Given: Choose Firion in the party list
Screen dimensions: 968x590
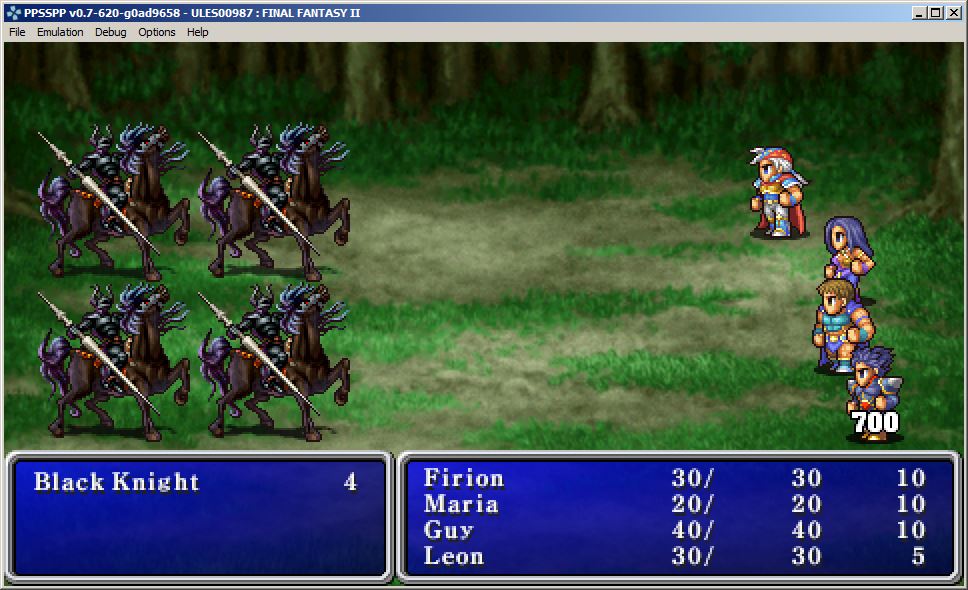Looking at the screenshot, I should click(x=464, y=478).
